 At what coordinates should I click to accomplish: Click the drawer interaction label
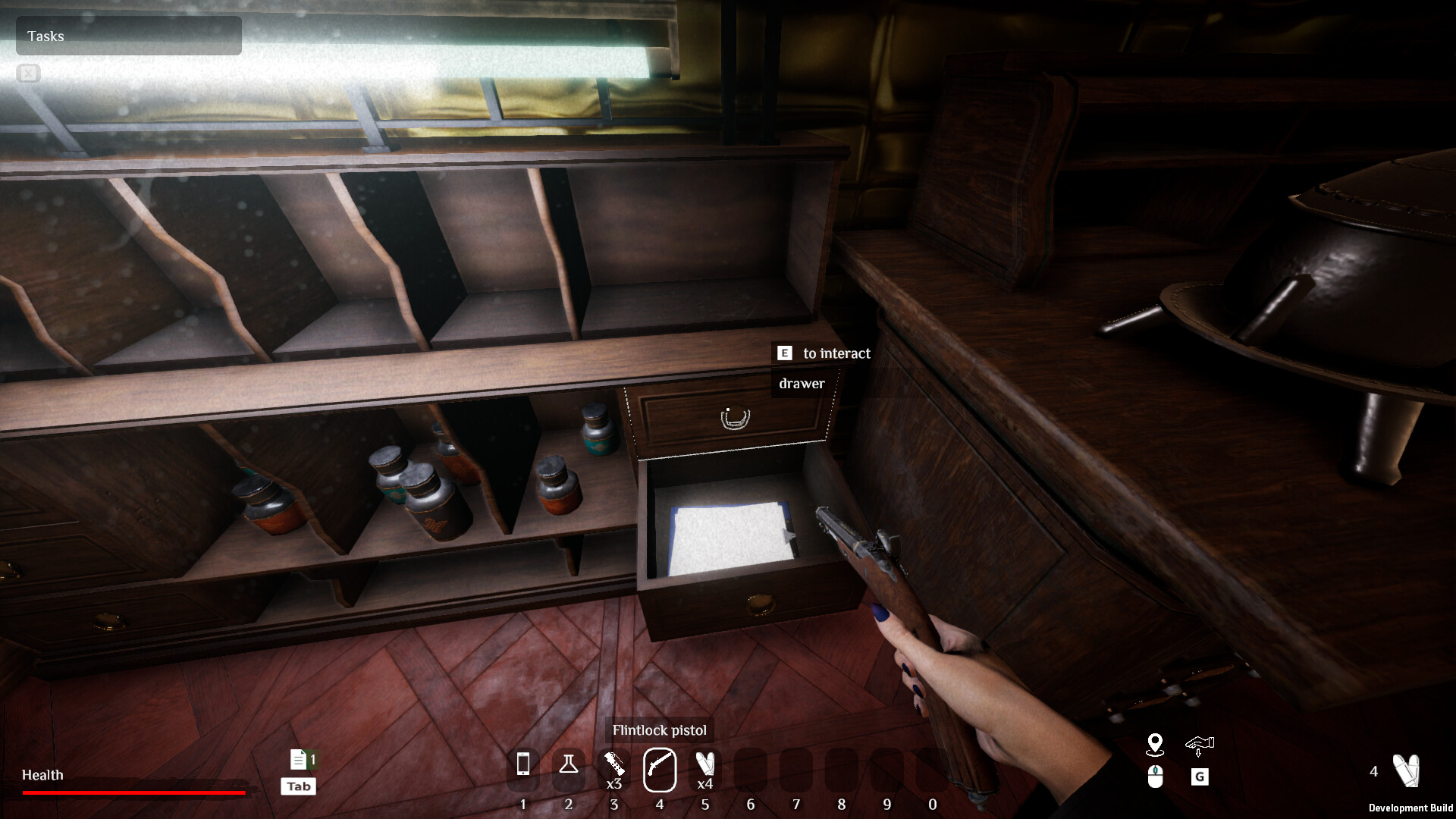pos(800,384)
